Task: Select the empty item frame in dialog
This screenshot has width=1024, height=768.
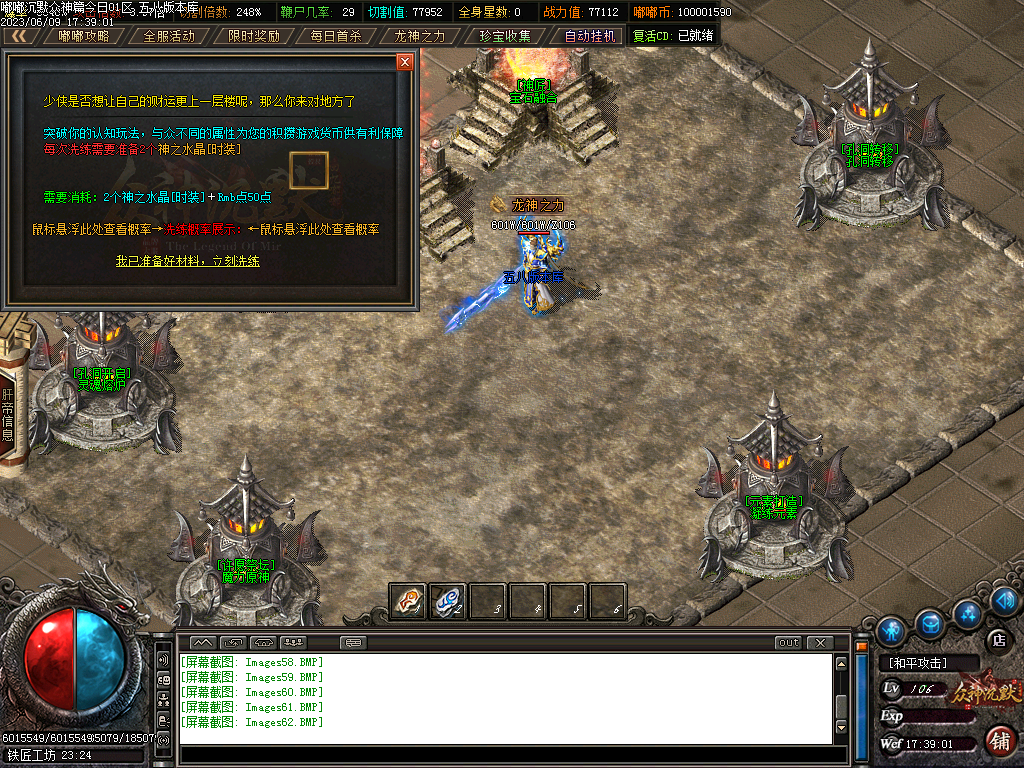Action: [308, 170]
